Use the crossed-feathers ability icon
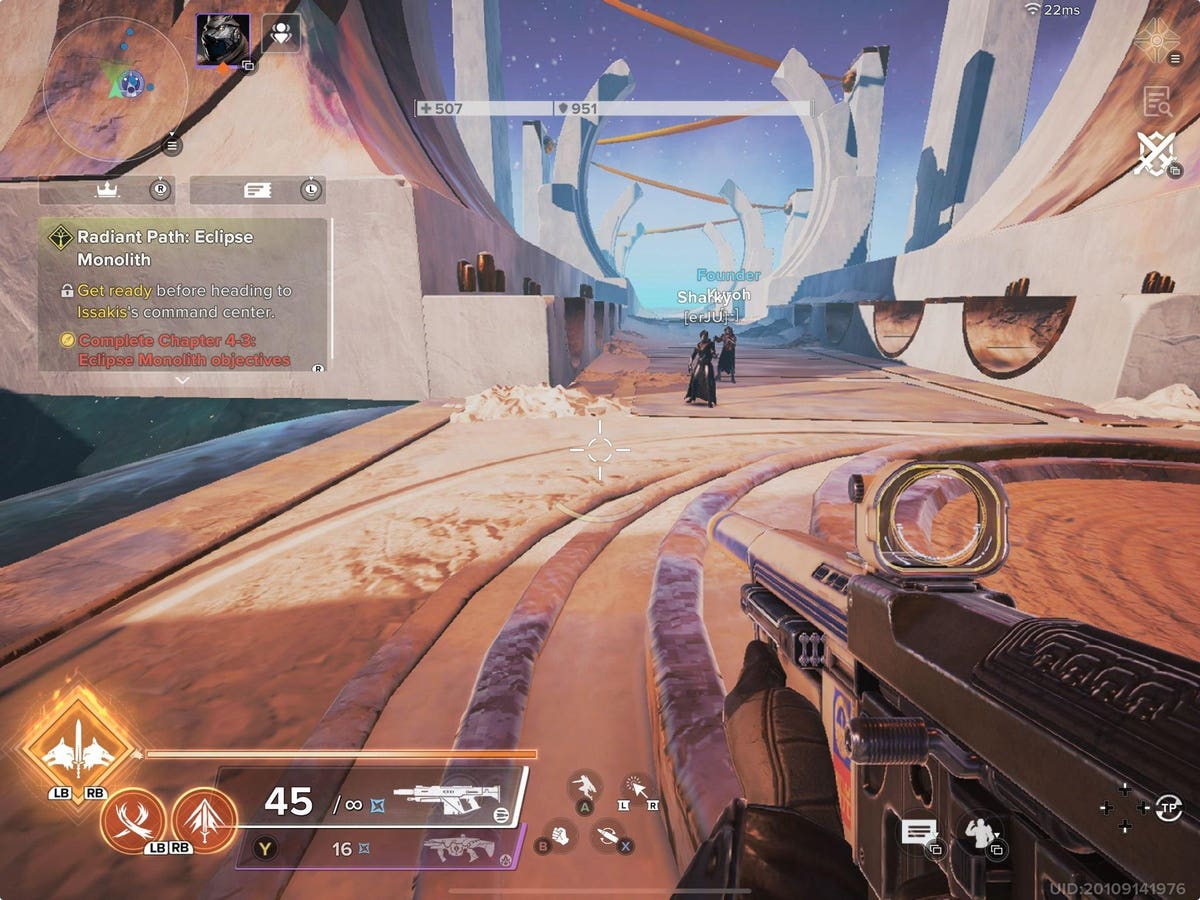 click(133, 820)
